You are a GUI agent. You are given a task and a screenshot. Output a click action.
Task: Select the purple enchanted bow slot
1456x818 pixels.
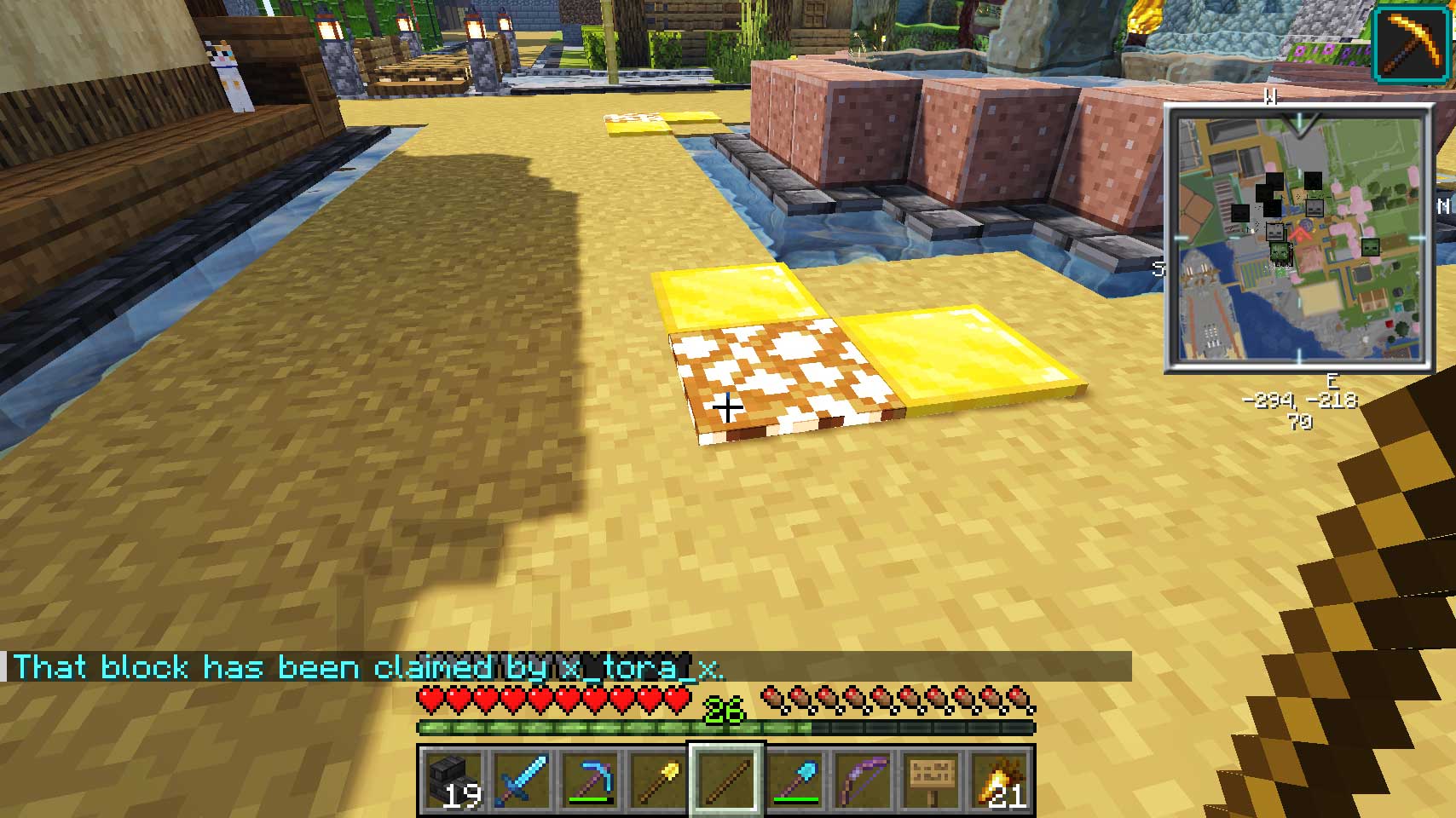point(863,780)
